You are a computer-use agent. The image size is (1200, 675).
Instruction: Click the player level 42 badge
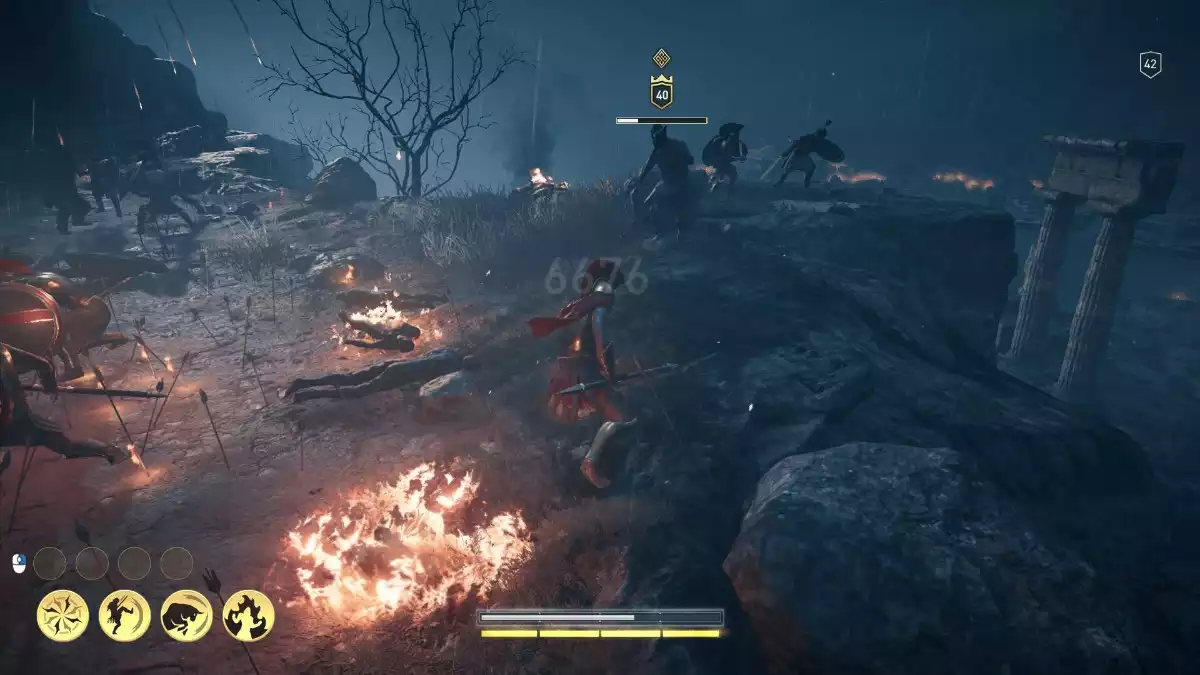pyautogui.click(x=1150, y=65)
